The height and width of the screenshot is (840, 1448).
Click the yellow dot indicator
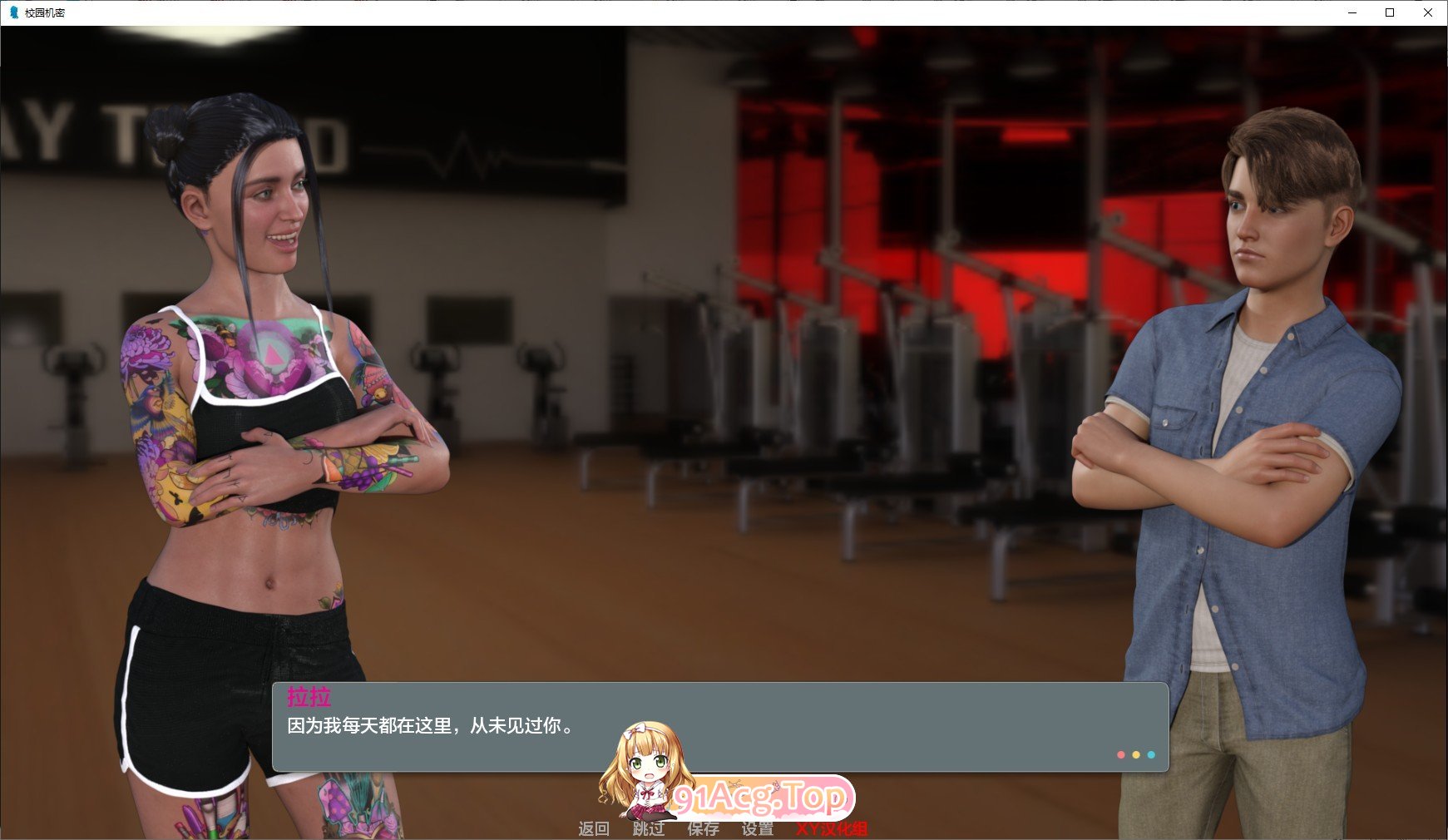coord(1134,754)
